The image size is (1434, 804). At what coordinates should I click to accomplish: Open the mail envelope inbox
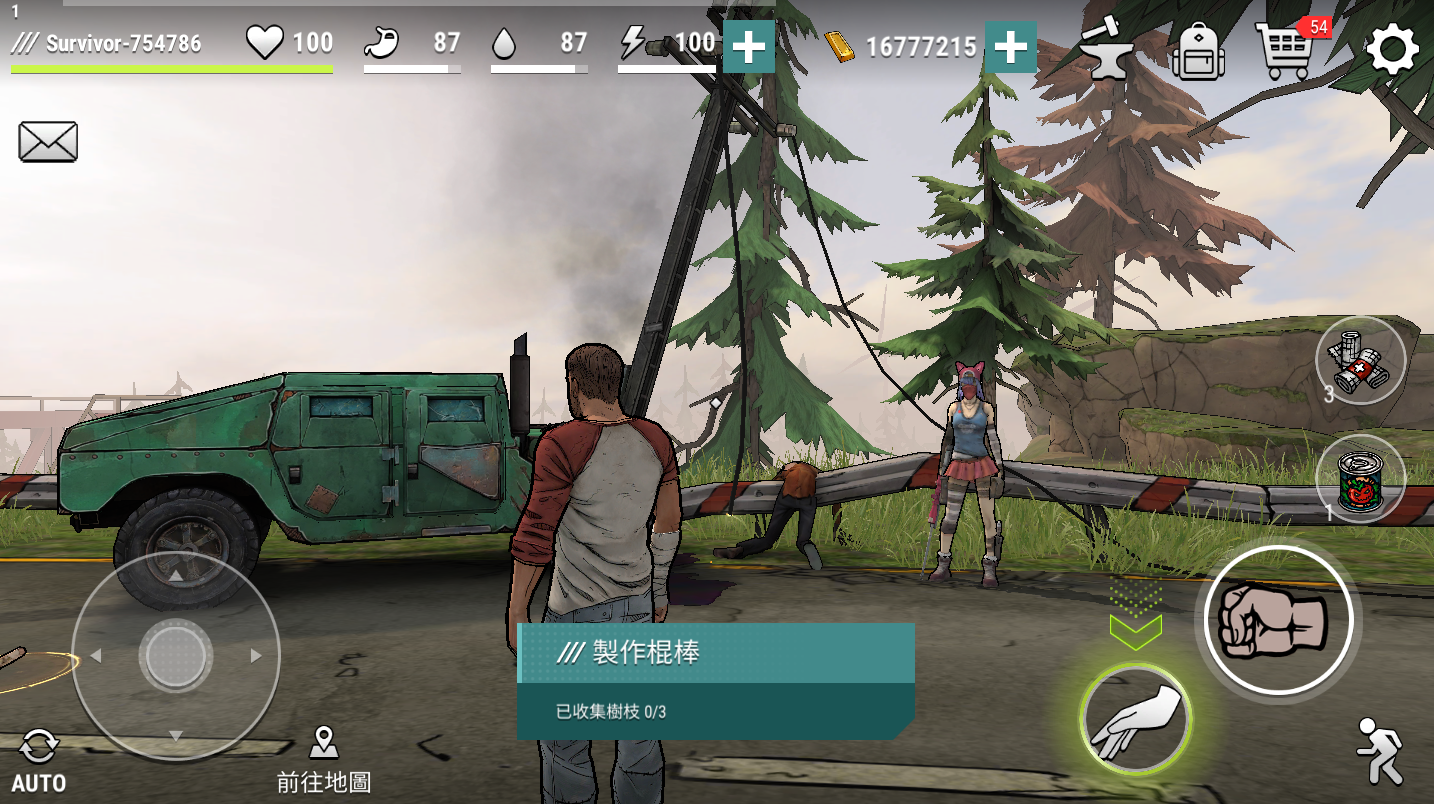pos(48,142)
